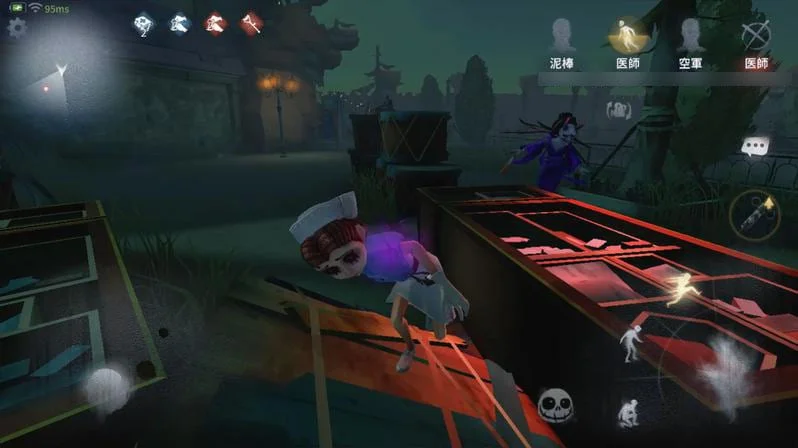Switch to the walking stance icon
Viewport: 798px width, 448px height.
coord(630,343)
